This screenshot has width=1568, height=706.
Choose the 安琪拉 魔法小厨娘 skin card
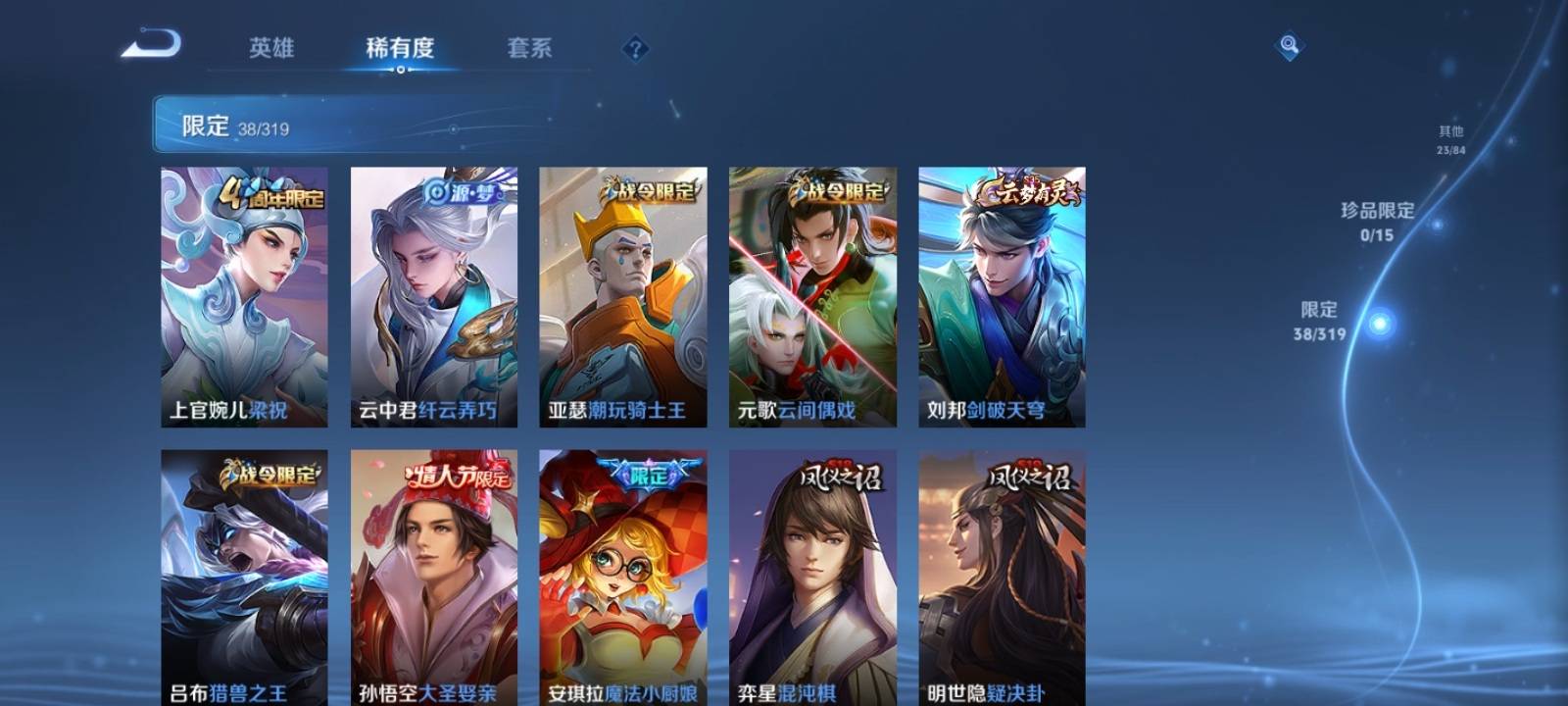622,577
